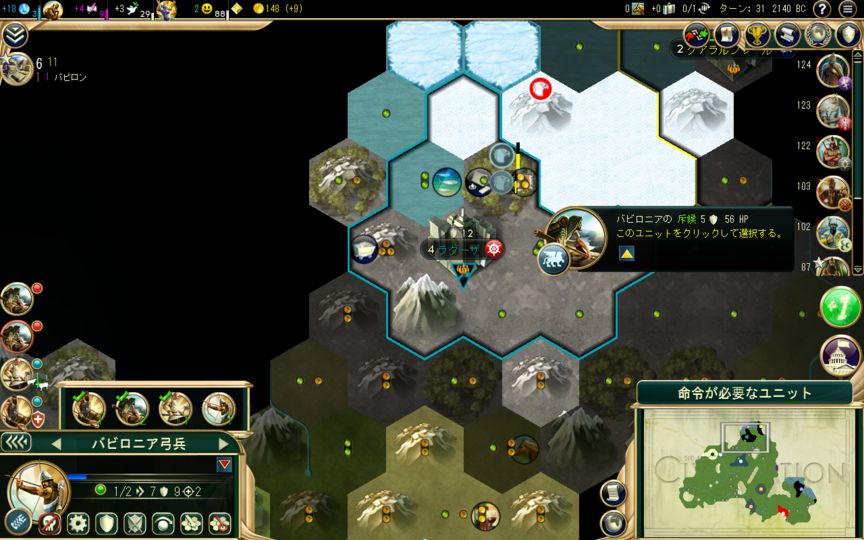Open the research tech button
Viewport: 864px width, 540px height.
[x=54, y=10]
